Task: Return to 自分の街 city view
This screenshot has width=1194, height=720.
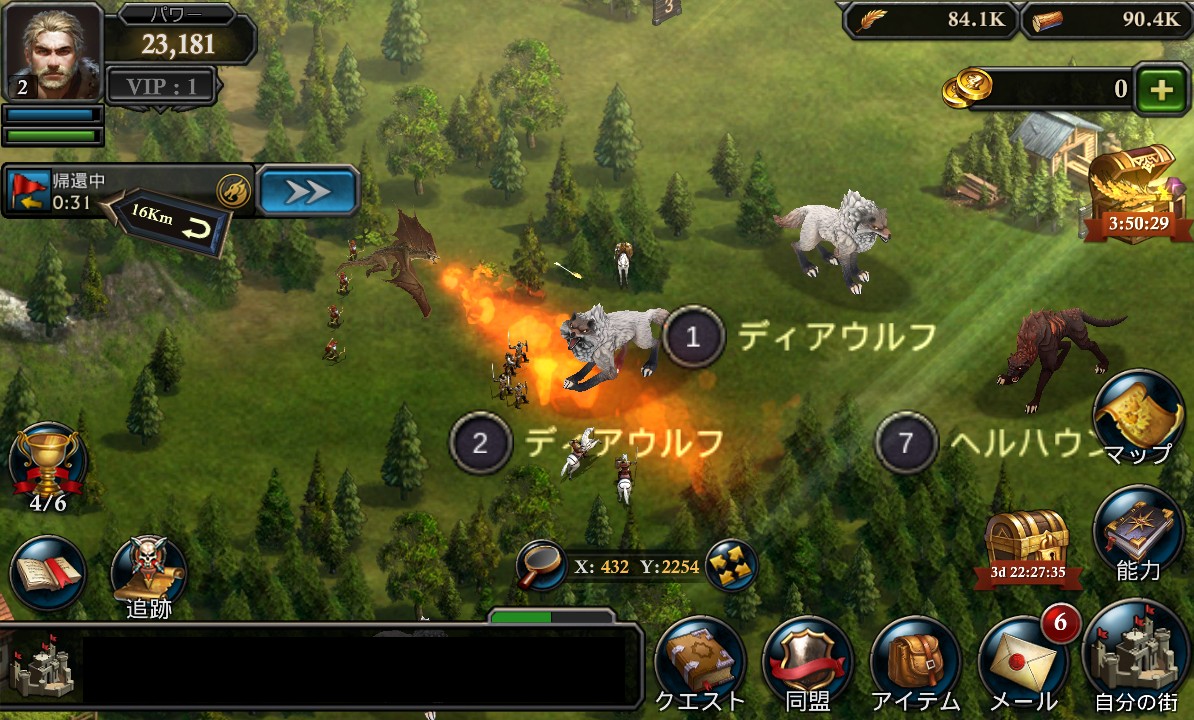Action: (x=1136, y=657)
